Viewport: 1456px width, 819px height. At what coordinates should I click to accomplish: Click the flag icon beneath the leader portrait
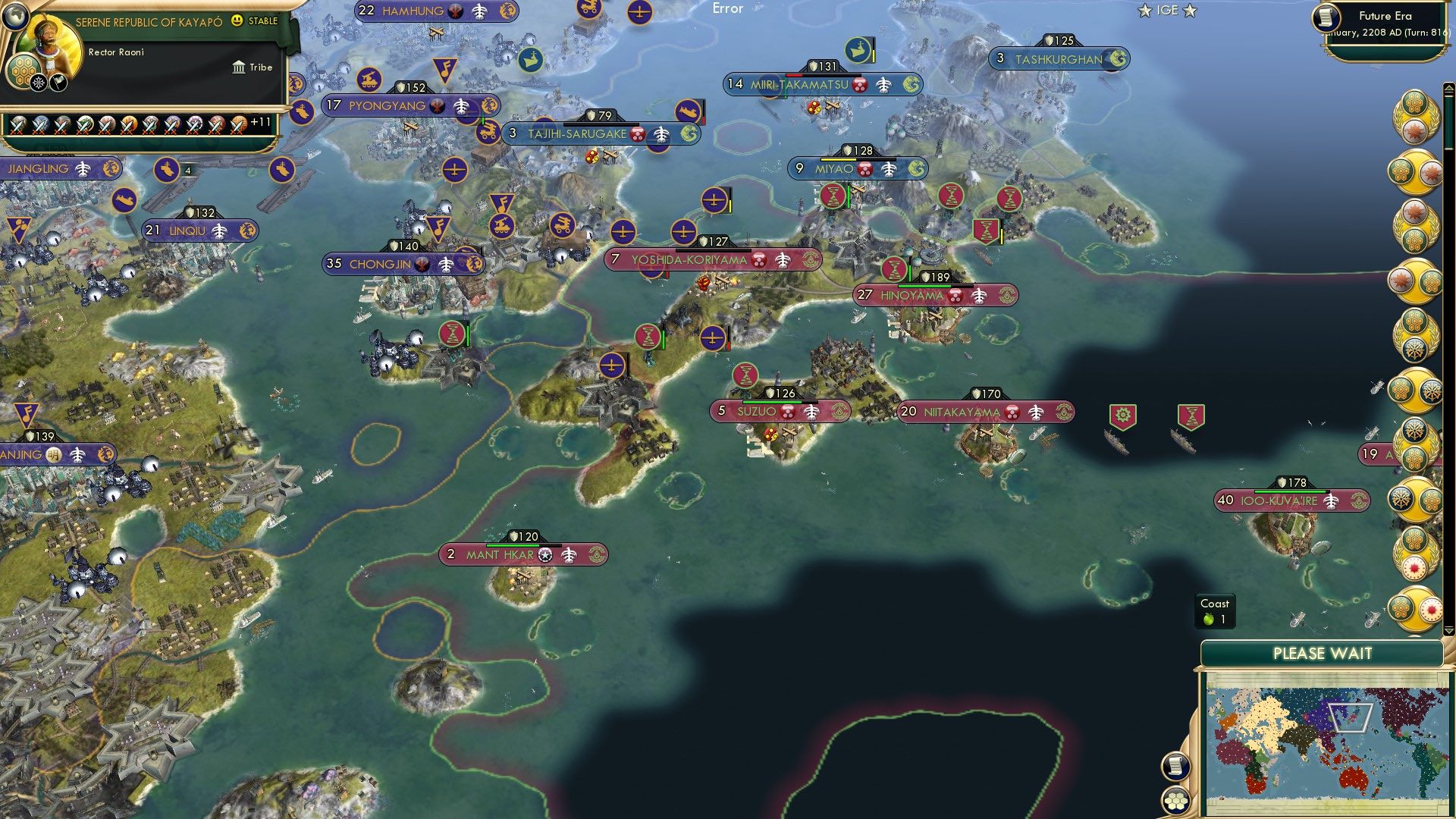click(x=58, y=83)
